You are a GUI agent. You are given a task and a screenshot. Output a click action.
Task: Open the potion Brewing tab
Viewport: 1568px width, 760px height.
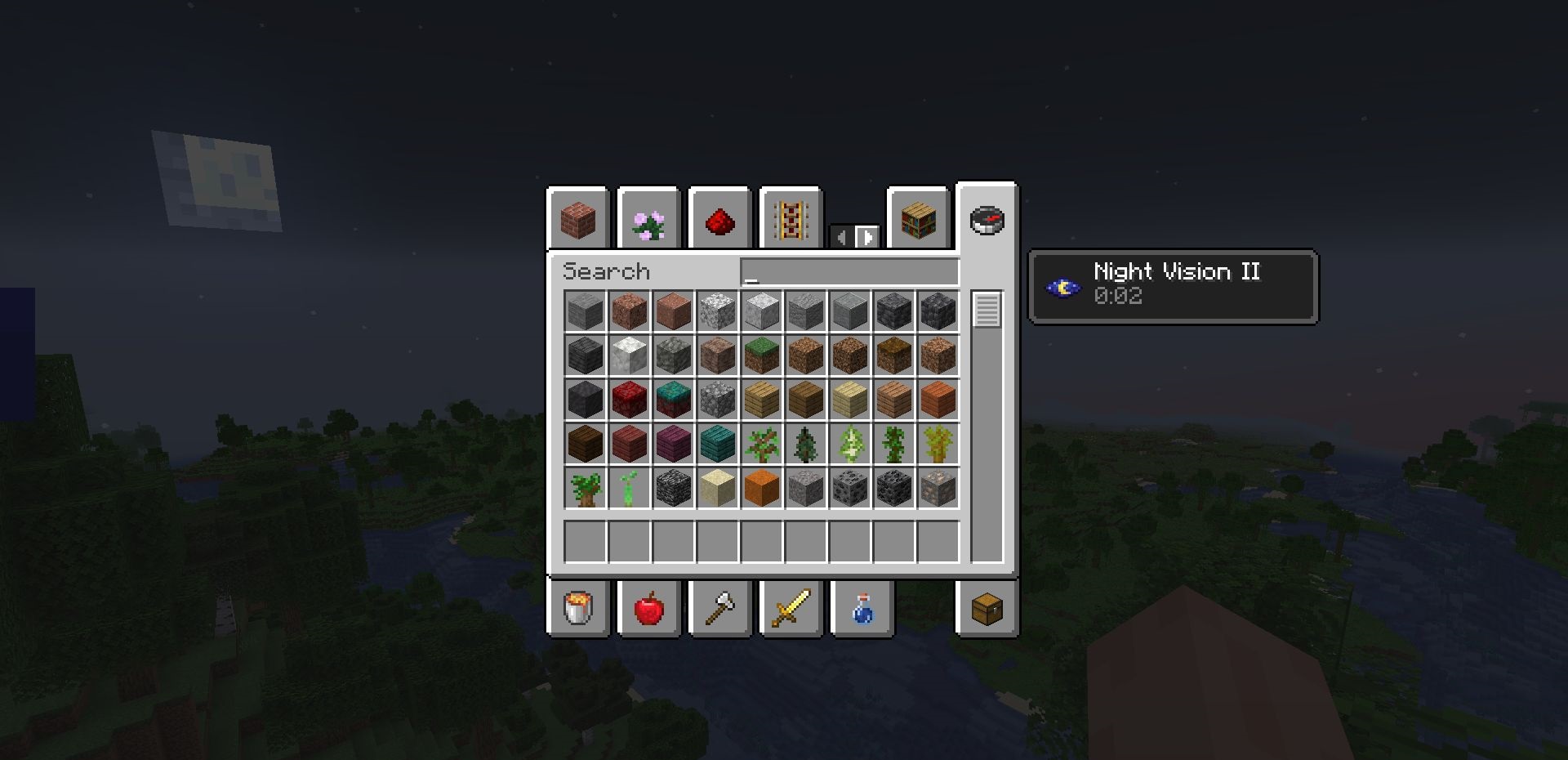pyautogui.click(x=862, y=608)
